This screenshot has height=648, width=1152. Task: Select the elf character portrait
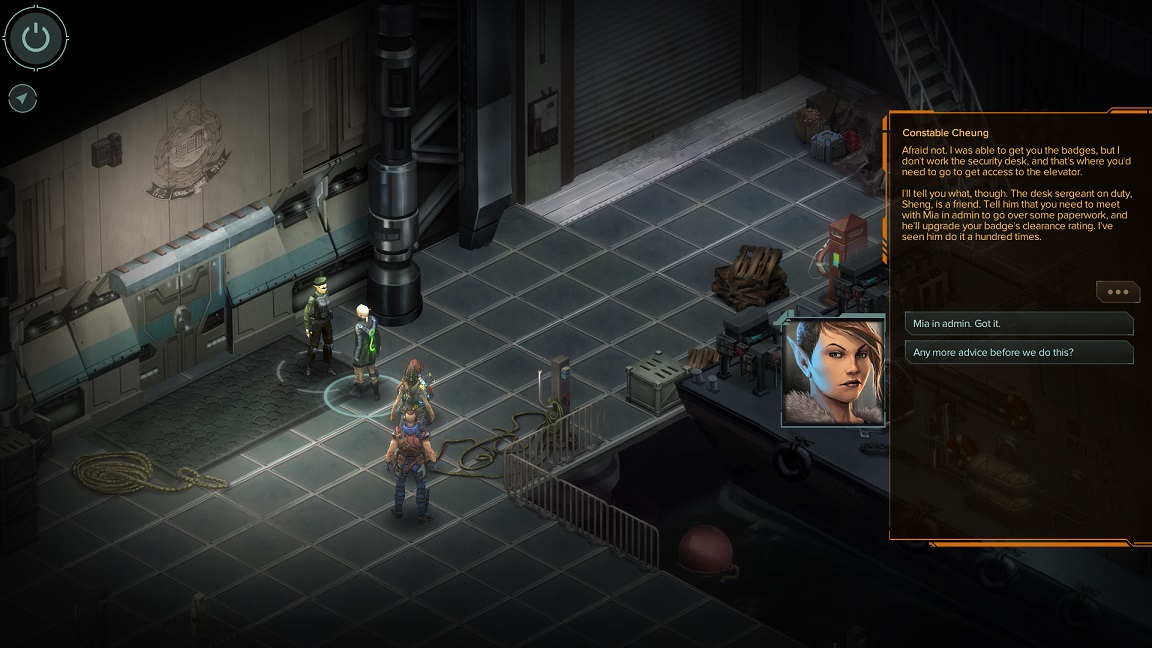pyautogui.click(x=834, y=371)
